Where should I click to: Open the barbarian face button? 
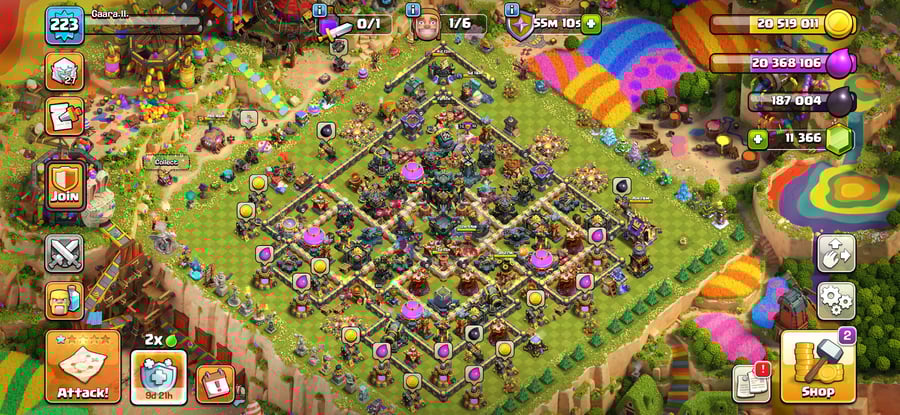pyautogui.click(x=64, y=300)
